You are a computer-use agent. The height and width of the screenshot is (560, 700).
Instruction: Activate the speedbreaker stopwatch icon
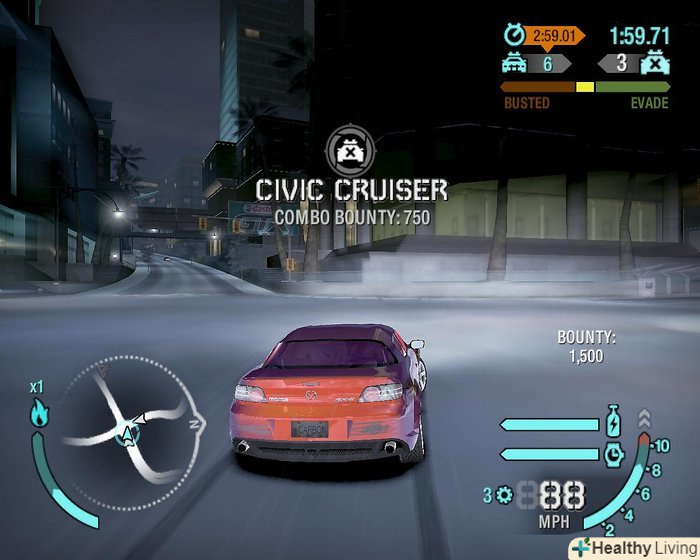[x=614, y=452]
